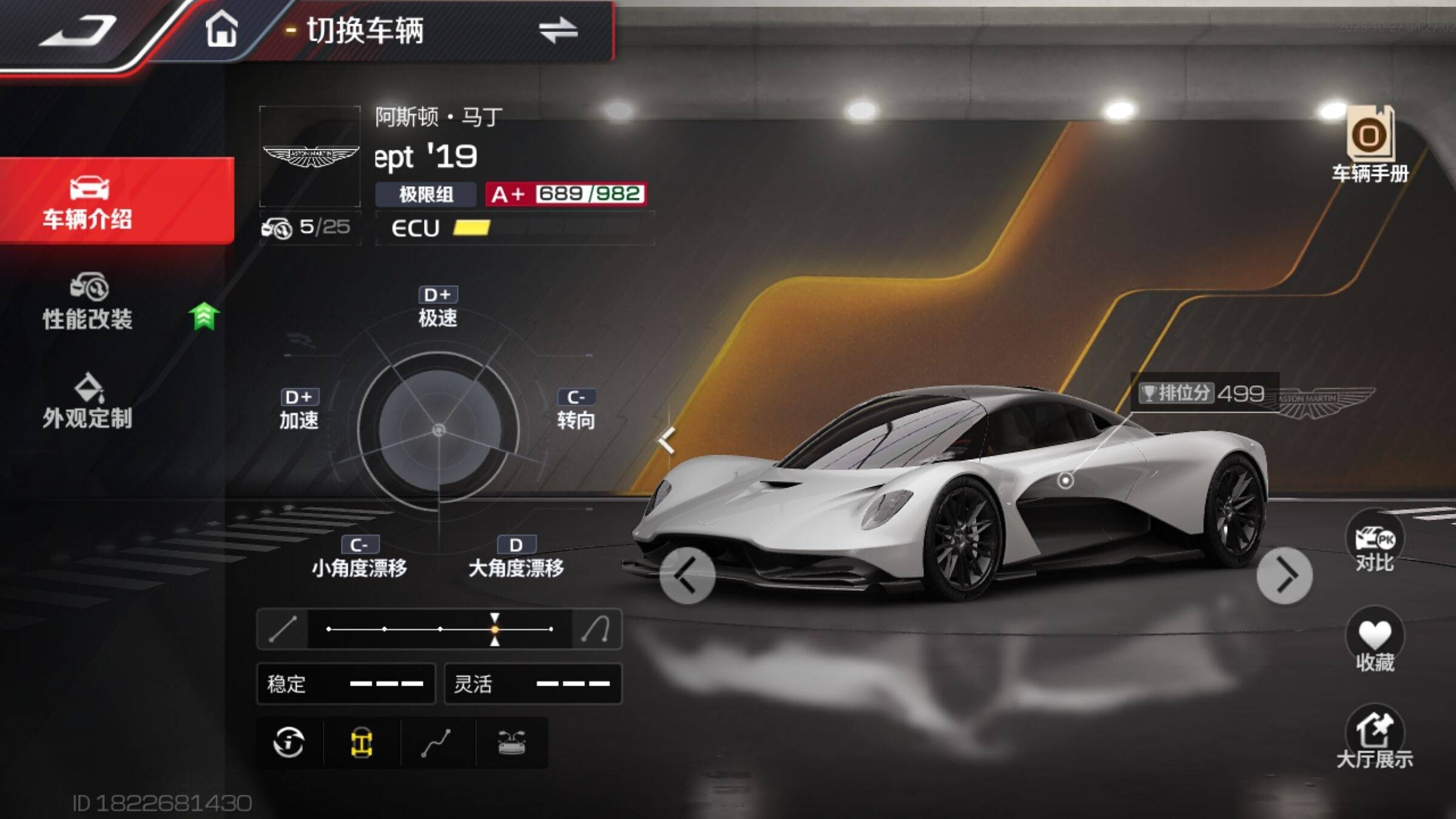Open the 外观定制 appearance customization tab

88,402
